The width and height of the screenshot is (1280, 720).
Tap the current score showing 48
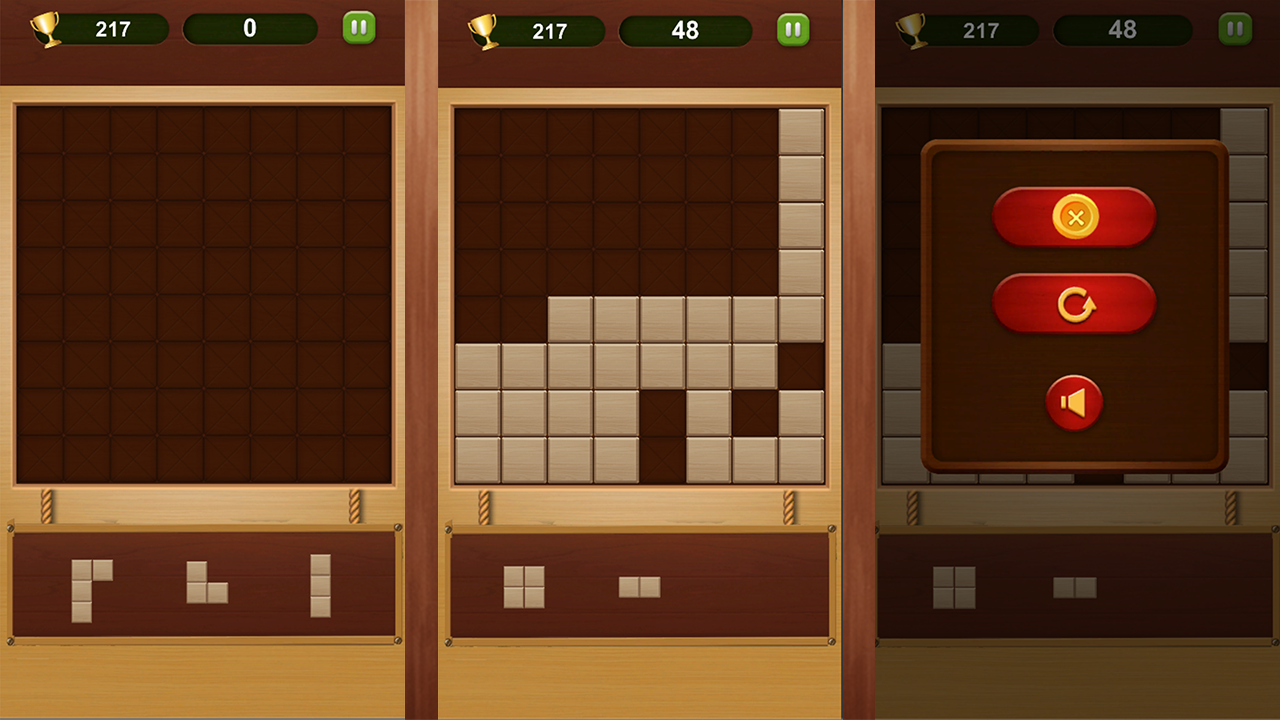coord(686,28)
